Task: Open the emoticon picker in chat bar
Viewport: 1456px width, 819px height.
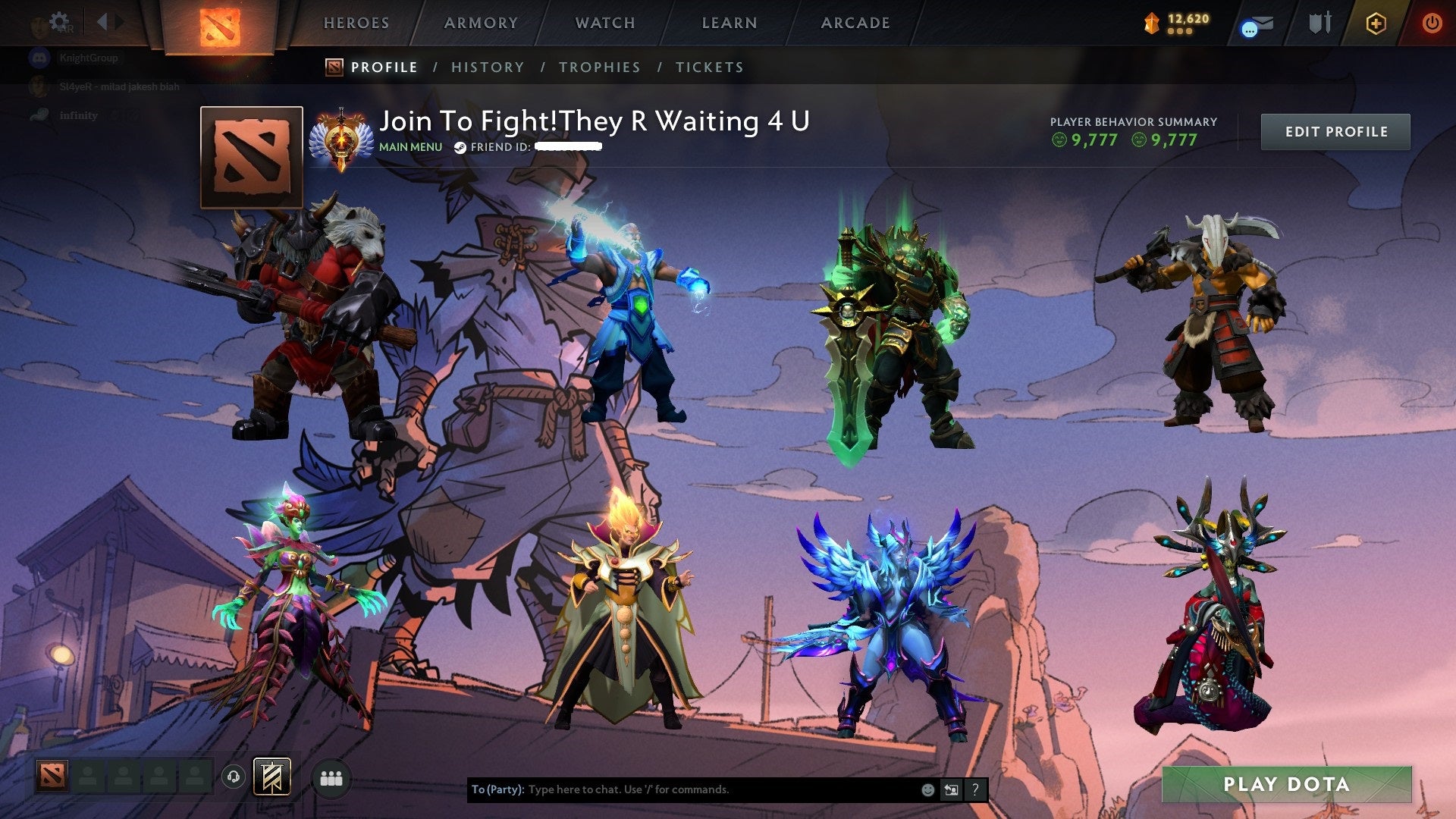Action: (x=927, y=789)
